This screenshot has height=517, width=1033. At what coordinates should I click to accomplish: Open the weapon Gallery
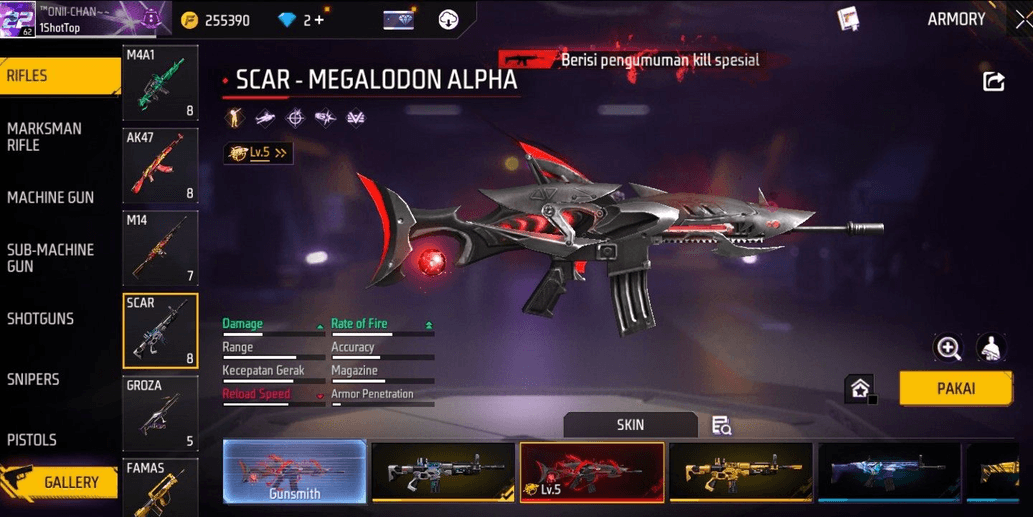[x=62, y=483]
